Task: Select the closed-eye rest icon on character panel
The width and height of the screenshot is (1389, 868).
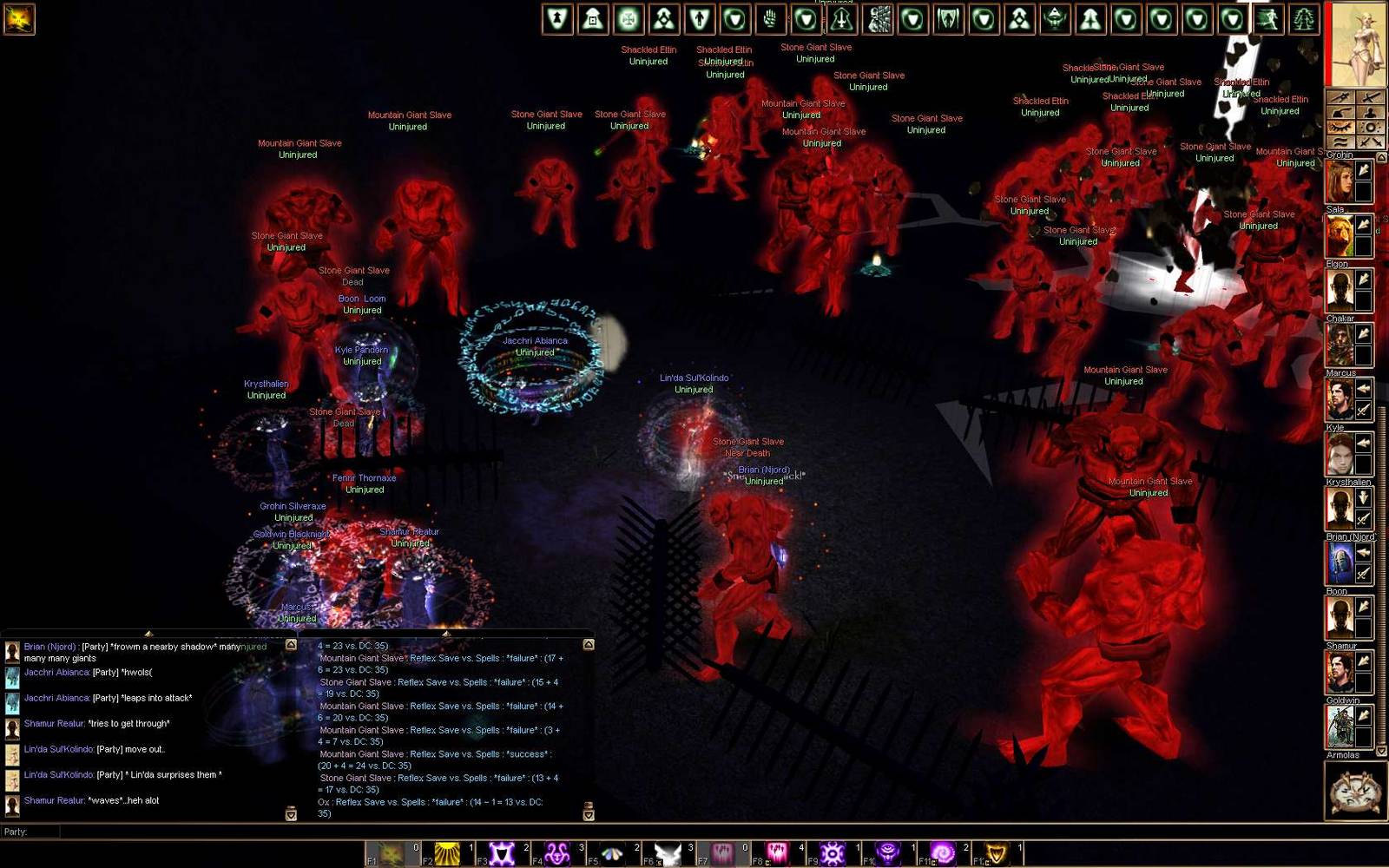Action: coord(1341,127)
